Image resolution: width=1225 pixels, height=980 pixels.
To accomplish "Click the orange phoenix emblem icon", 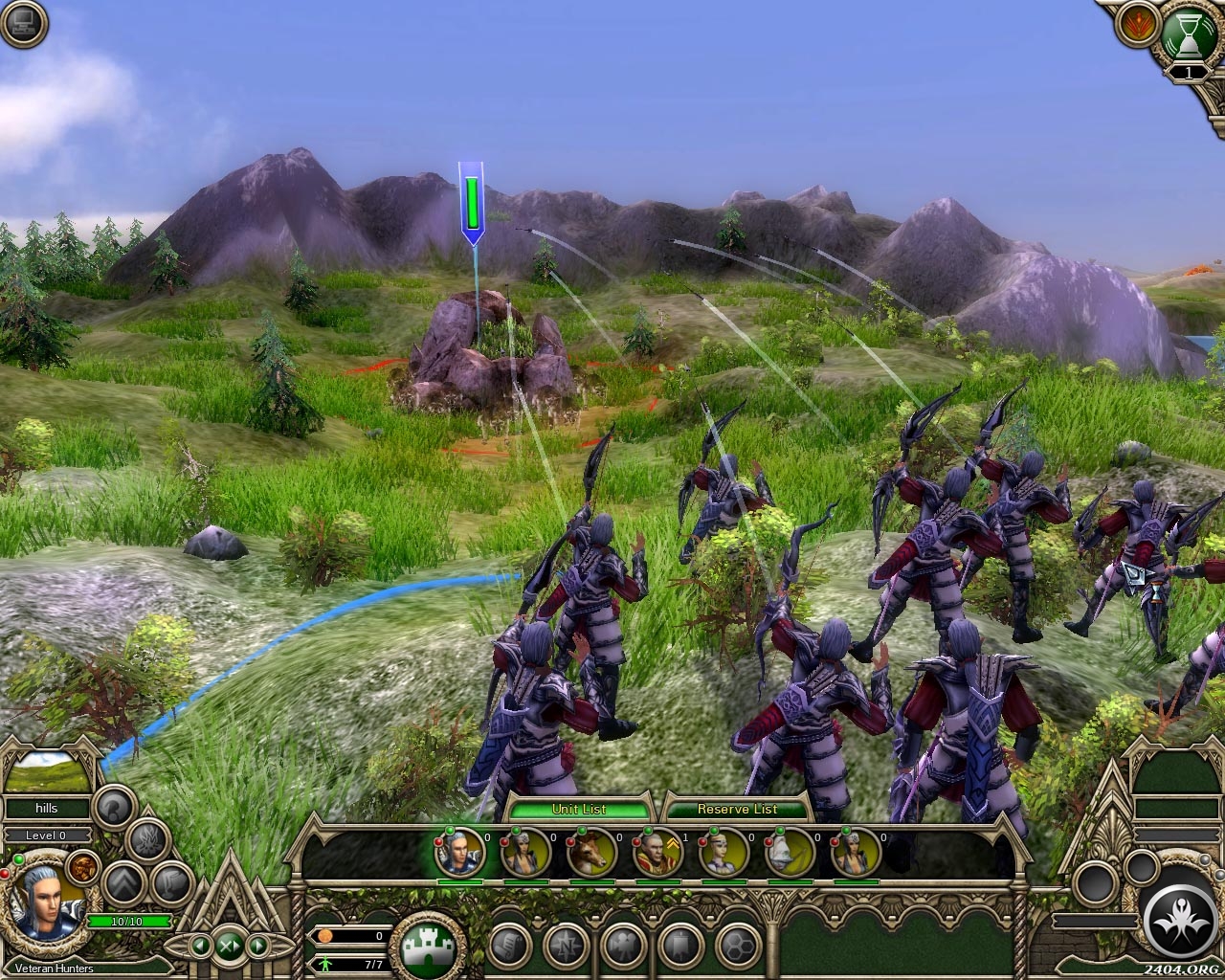I will [x=1138, y=28].
